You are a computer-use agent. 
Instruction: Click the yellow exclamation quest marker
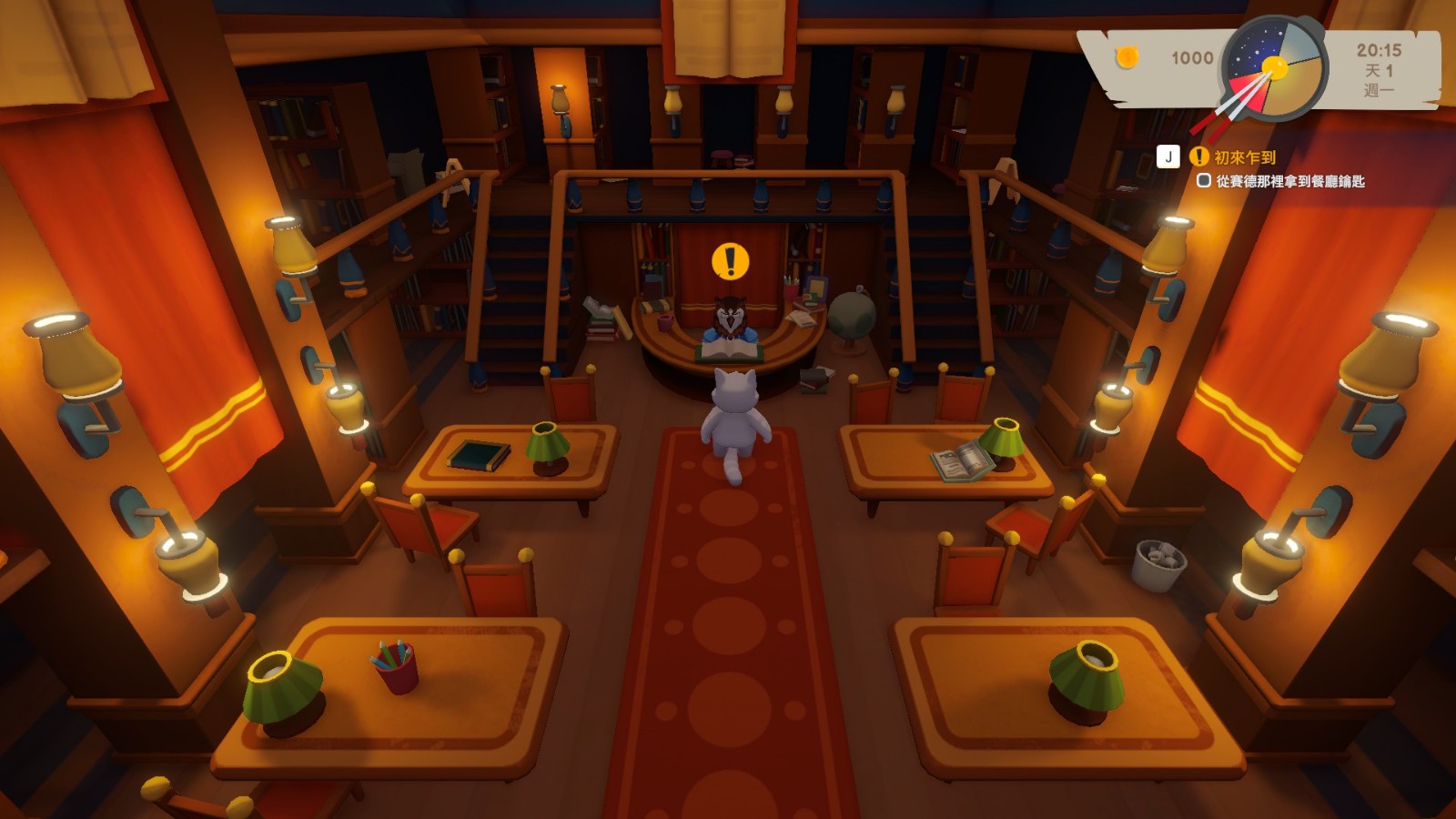pyautogui.click(x=730, y=262)
